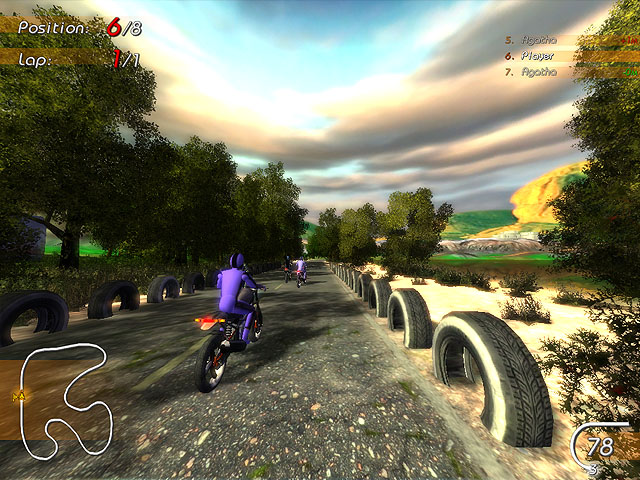Select the Player row in the standings
This screenshot has height=480, width=640.
pos(570,56)
